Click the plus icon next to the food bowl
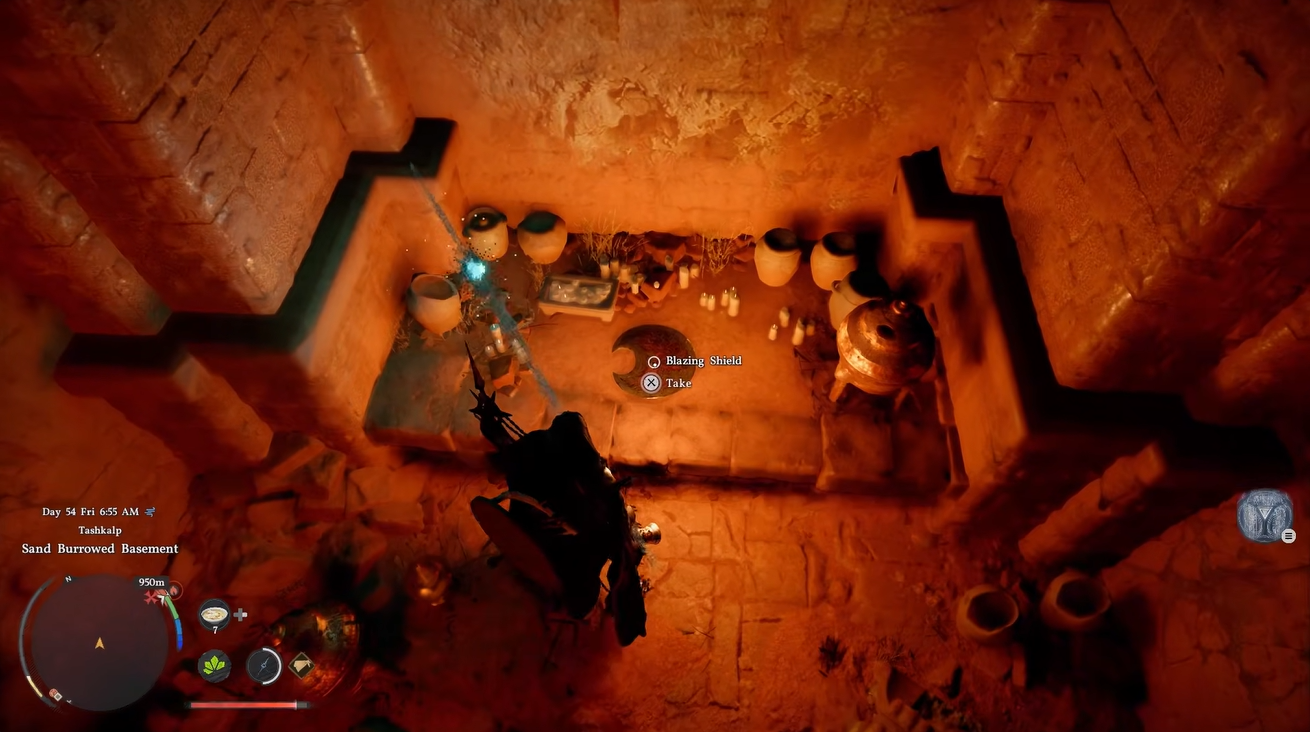The image size is (1310, 732). [240, 614]
